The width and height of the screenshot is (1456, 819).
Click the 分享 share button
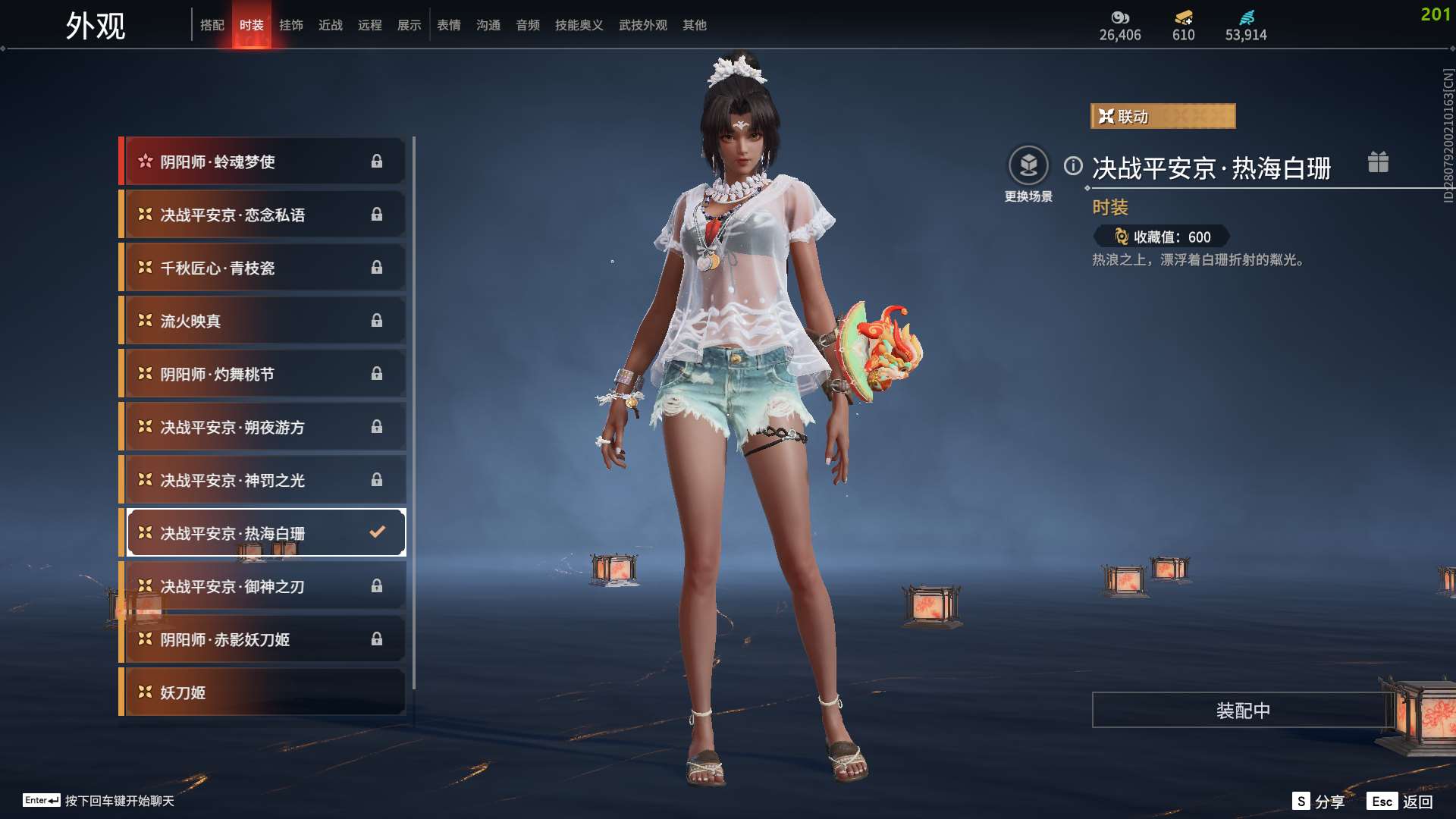[x=1319, y=802]
